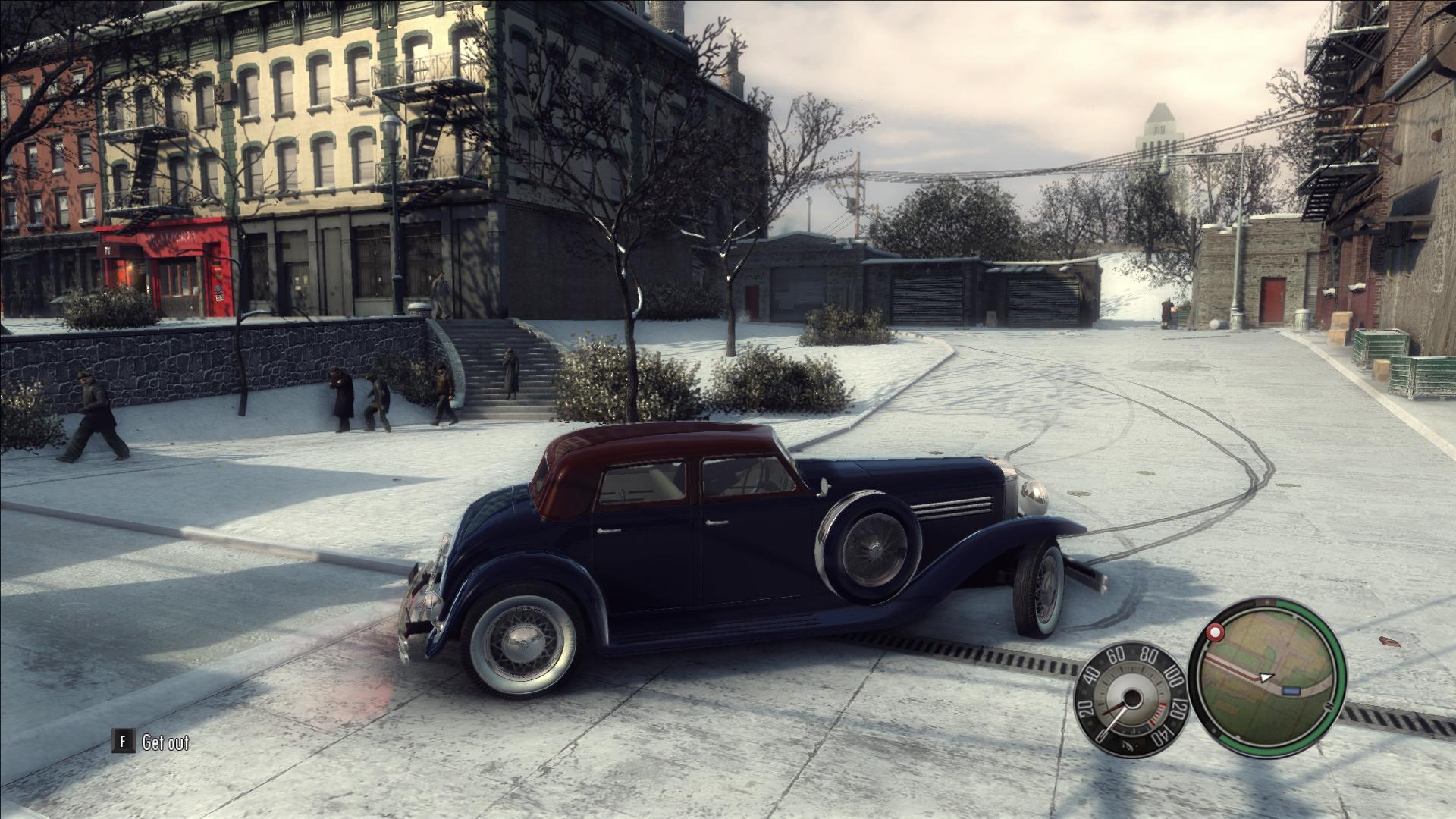Click the white player arrow on minimap
The image size is (1456, 819).
[x=1264, y=676]
